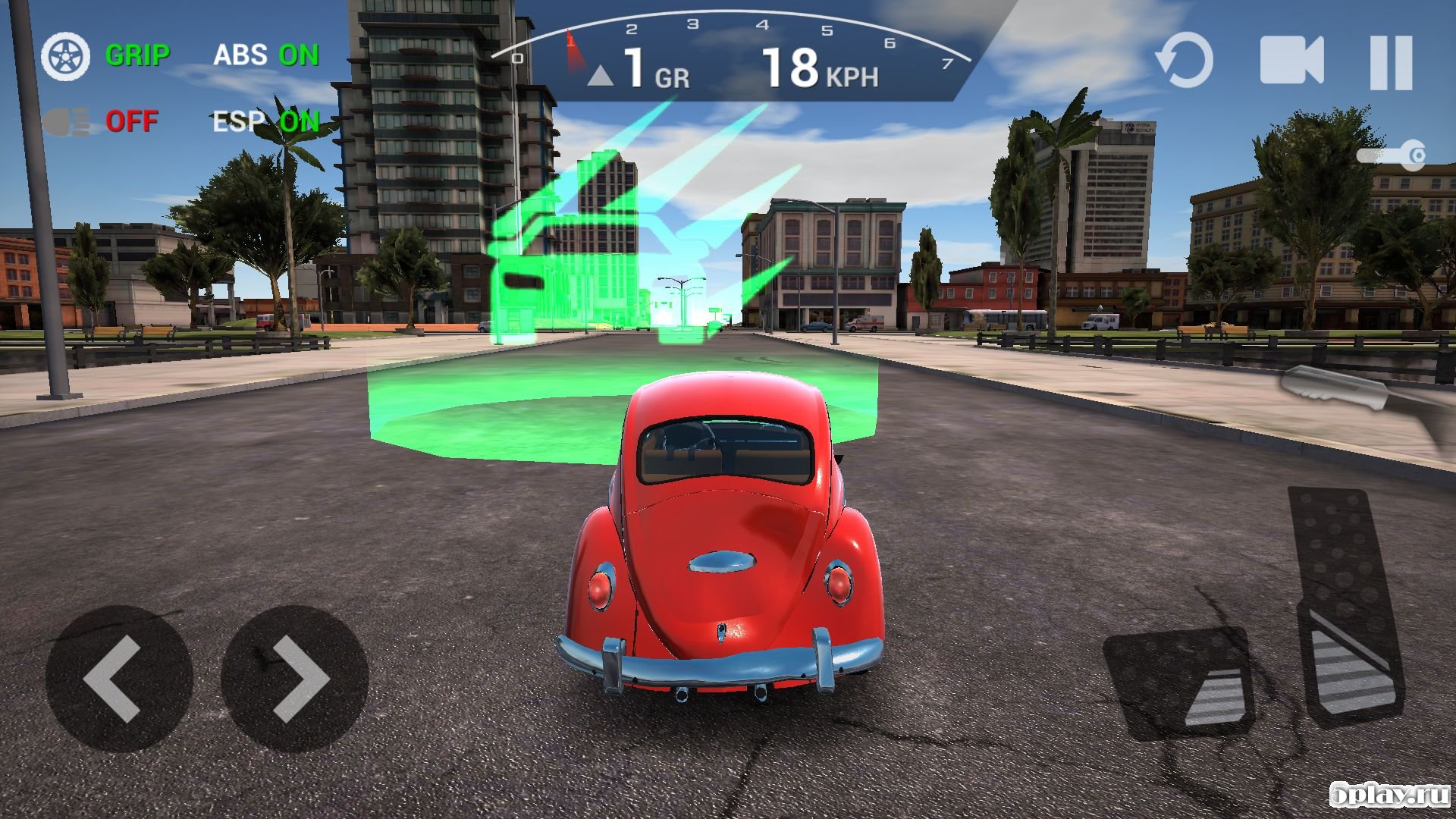
Task: Toggle the key ignition switch
Action: (1392, 155)
